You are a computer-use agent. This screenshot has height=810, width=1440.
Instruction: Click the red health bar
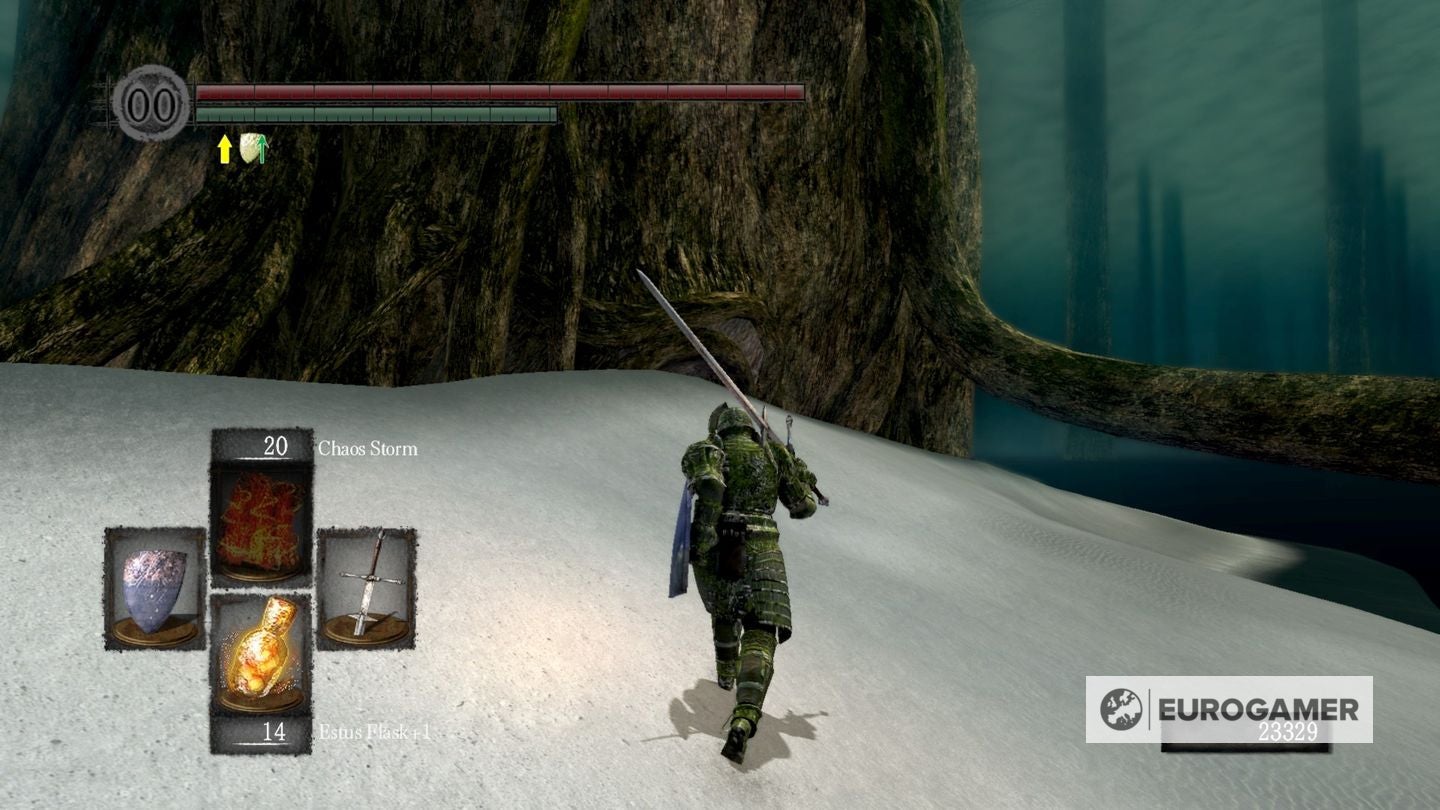click(x=500, y=91)
